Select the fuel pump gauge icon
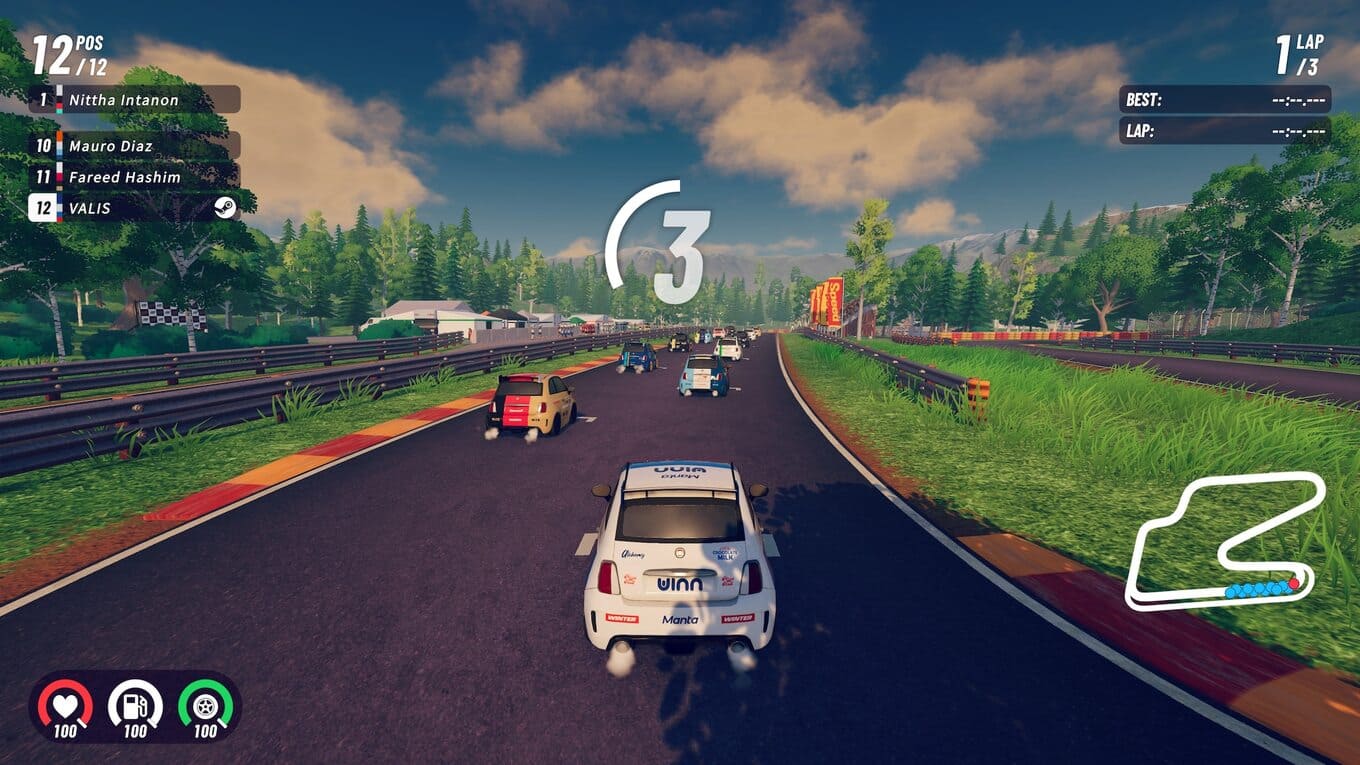Viewport: 1360px width, 765px height. pyautogui.click(x=135, y=706)
